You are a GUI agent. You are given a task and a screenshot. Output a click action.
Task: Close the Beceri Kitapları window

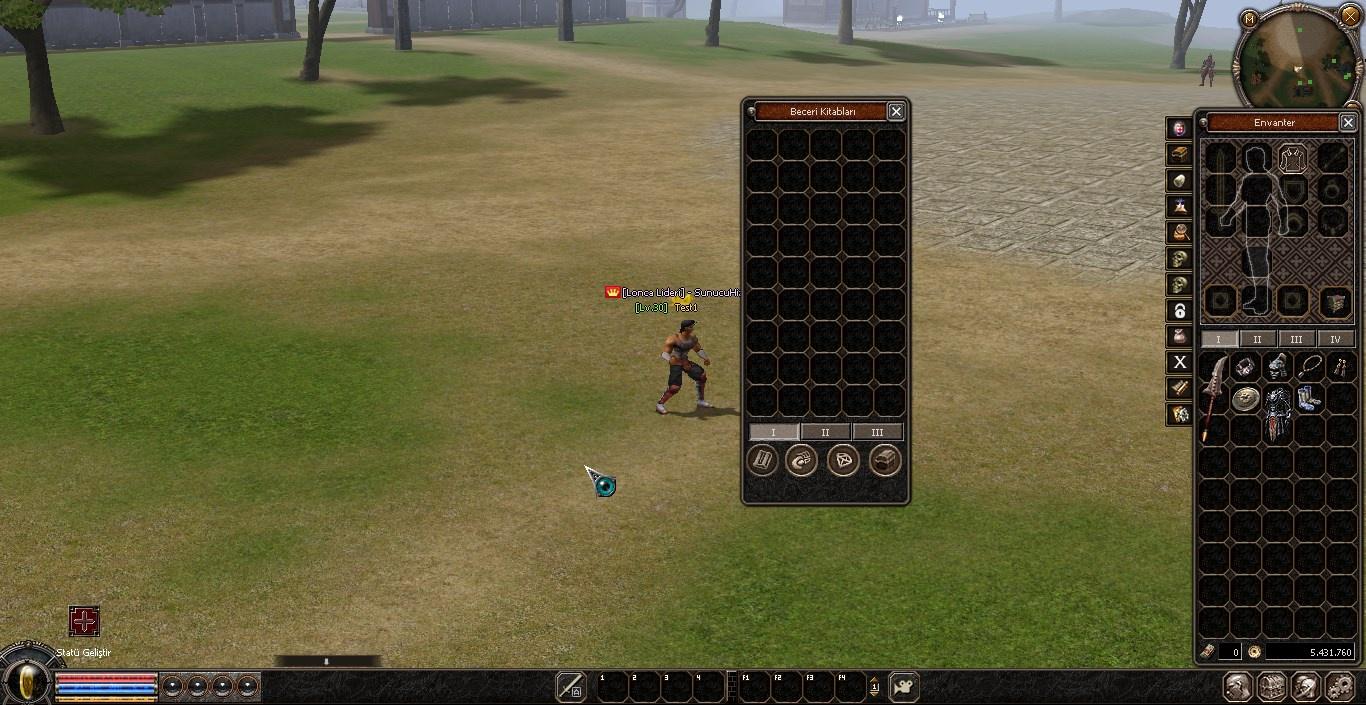click(x=896, y=112)
